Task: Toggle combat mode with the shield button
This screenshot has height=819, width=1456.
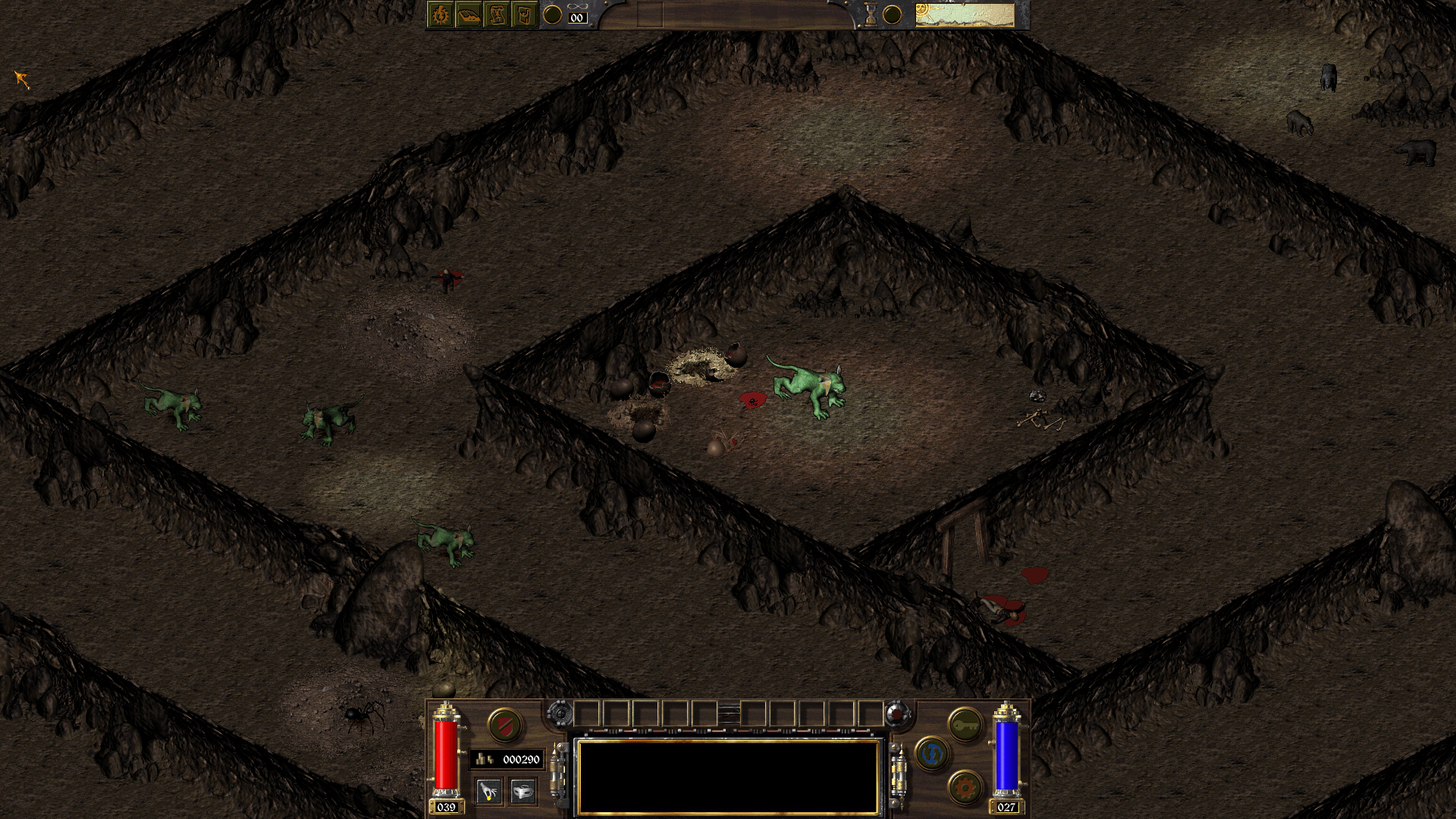Action: point(505,726)
